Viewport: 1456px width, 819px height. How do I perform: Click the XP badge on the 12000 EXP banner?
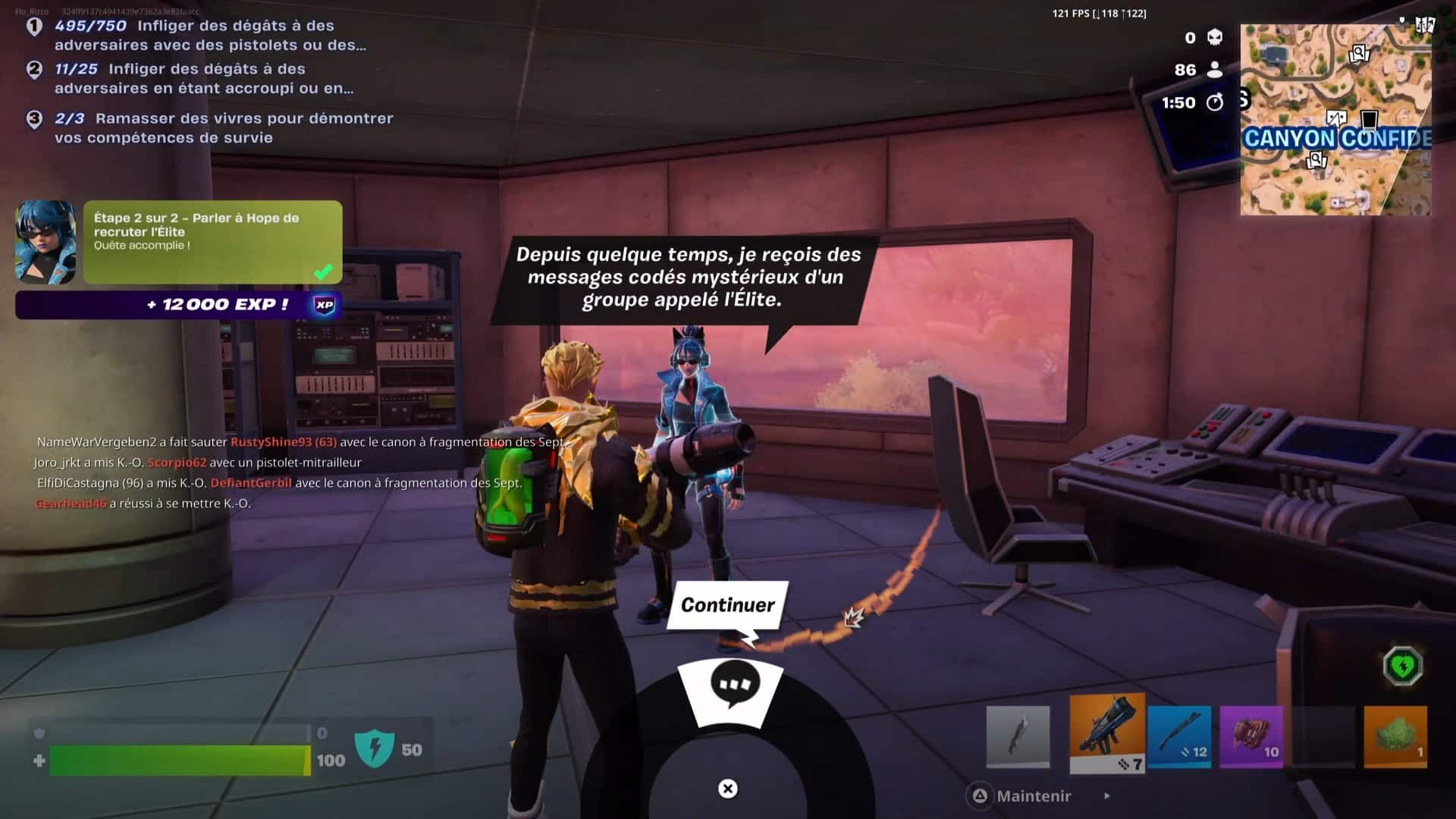(x=325, y=305)
